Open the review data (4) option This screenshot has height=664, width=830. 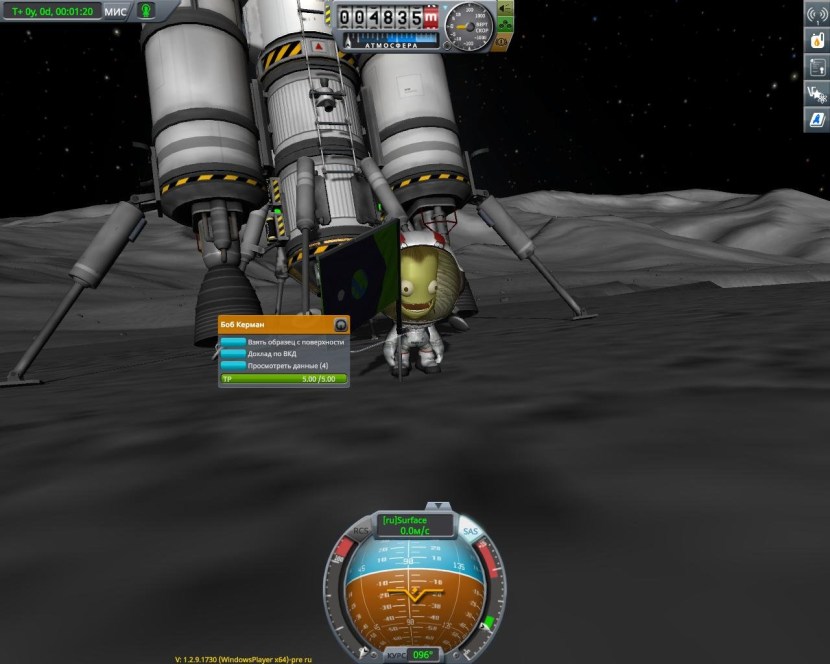tap(283, 366)
